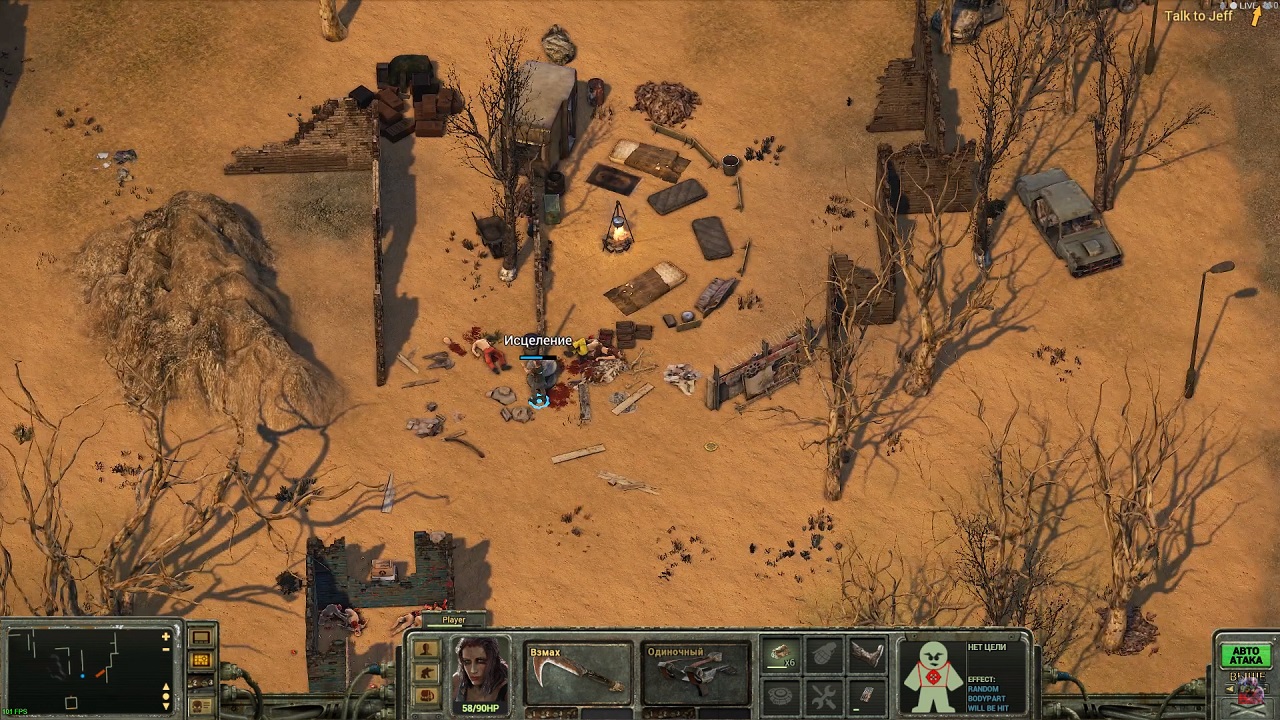
Task: Click the minimap upward arrow control
Action: click(x=164, y=688)
